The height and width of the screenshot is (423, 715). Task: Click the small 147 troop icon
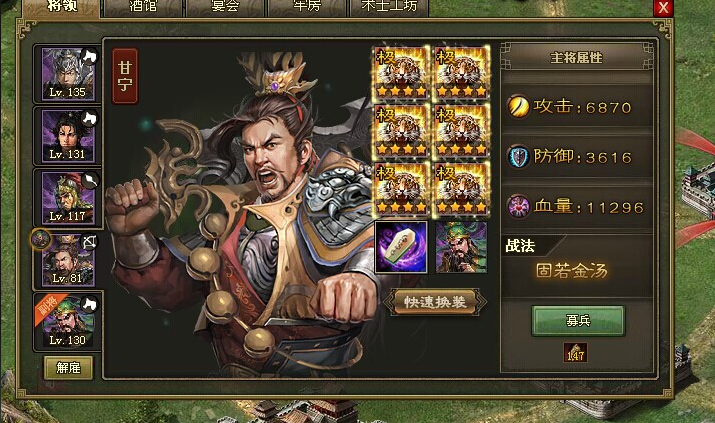click(x=575, y=353)
